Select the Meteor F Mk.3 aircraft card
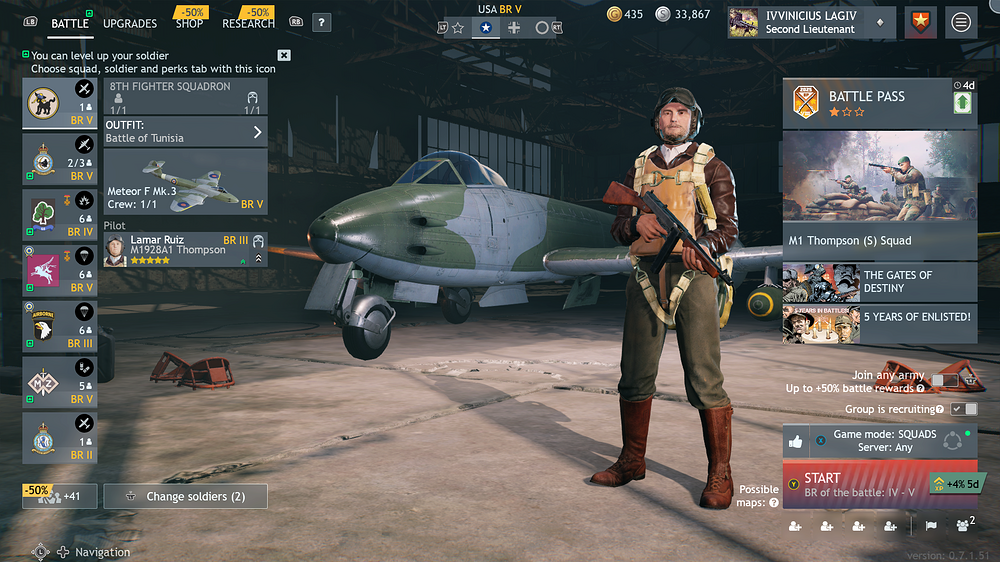This screenshot has width=1000, height=562. click(x=185, y=181)
